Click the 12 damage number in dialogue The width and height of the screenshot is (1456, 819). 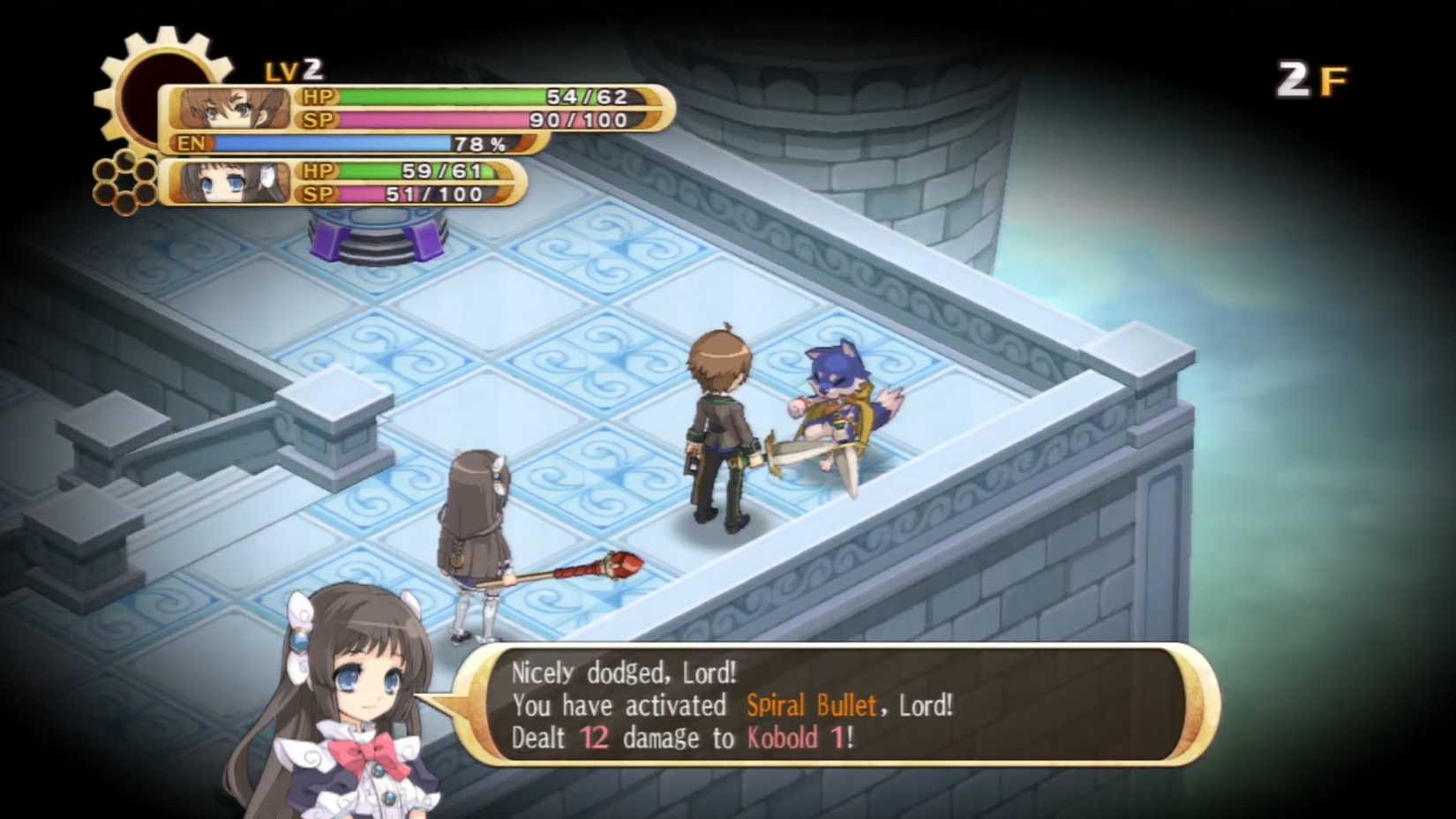pyautogui.click(x=595, y=739)
